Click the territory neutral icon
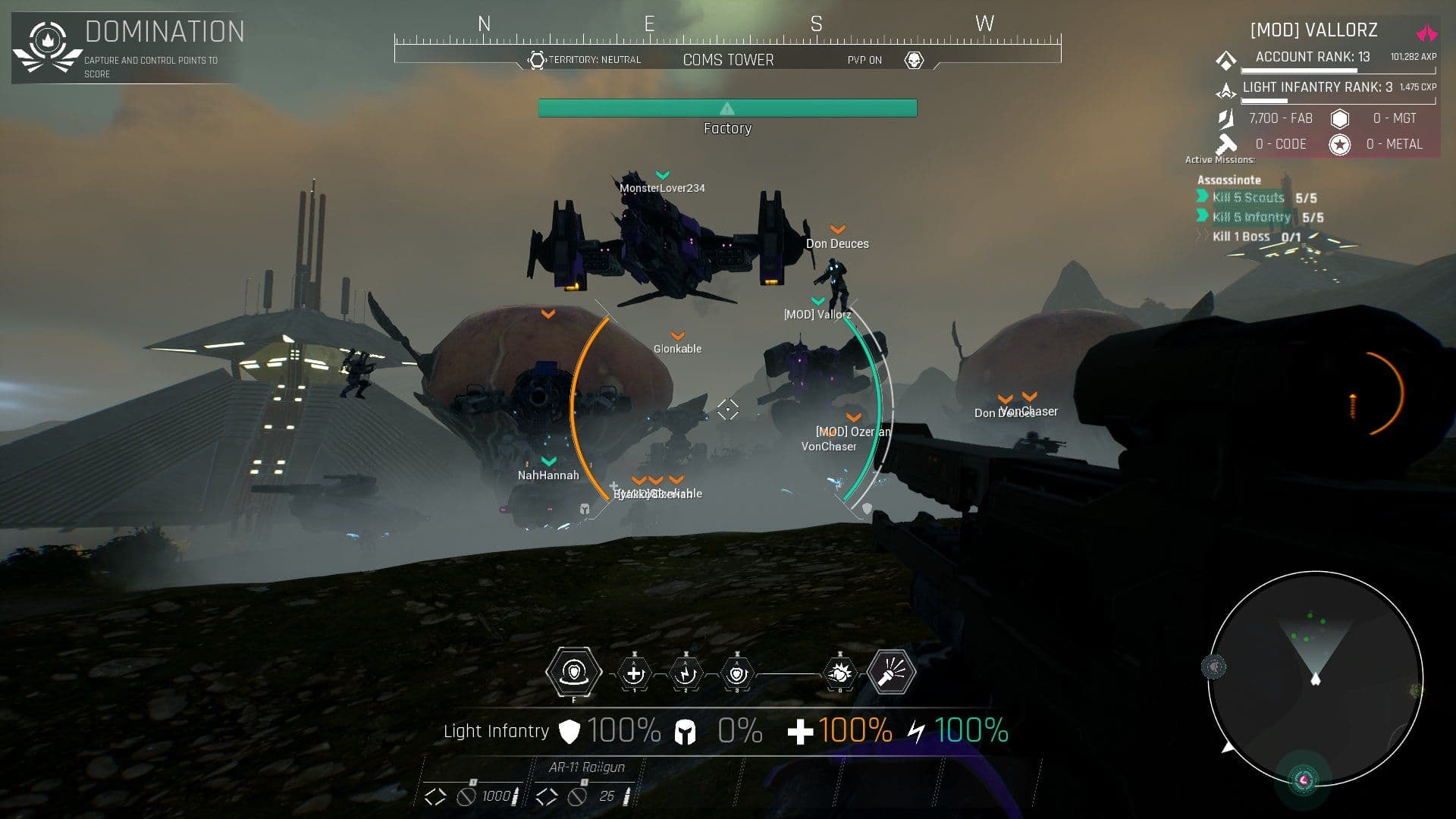 pos(537,60)
